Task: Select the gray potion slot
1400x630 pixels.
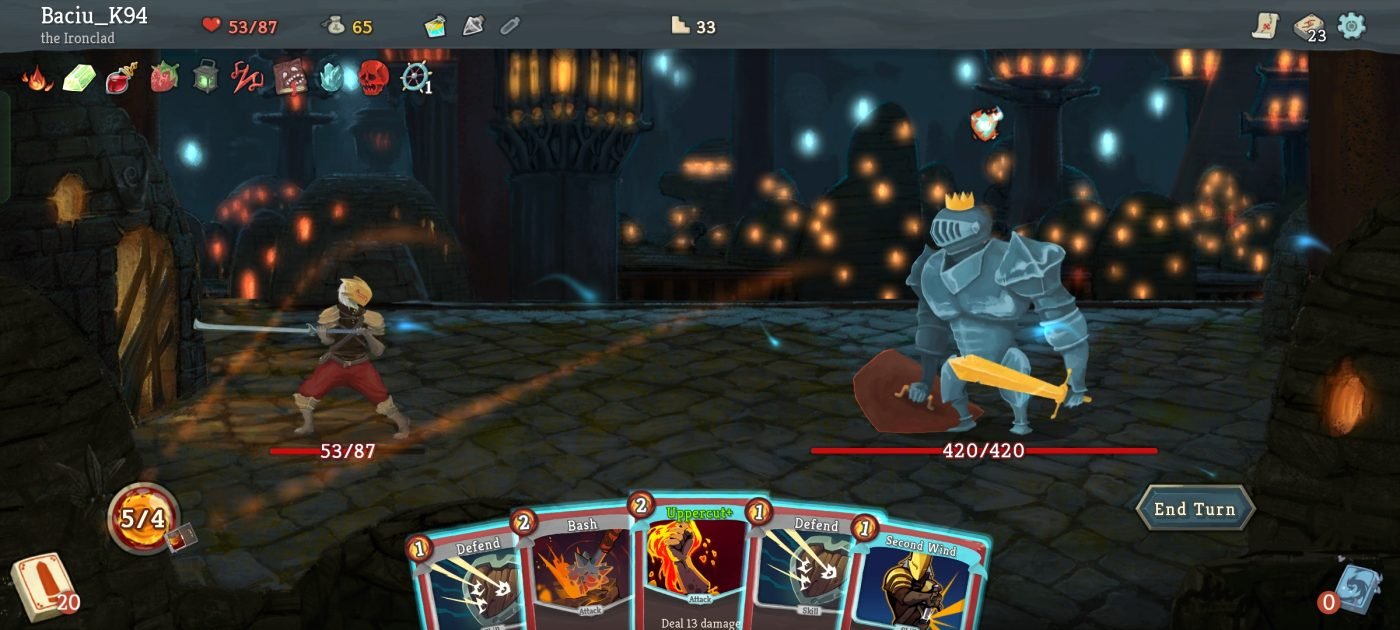Action: pyautogui.click(x=473, y=26)
